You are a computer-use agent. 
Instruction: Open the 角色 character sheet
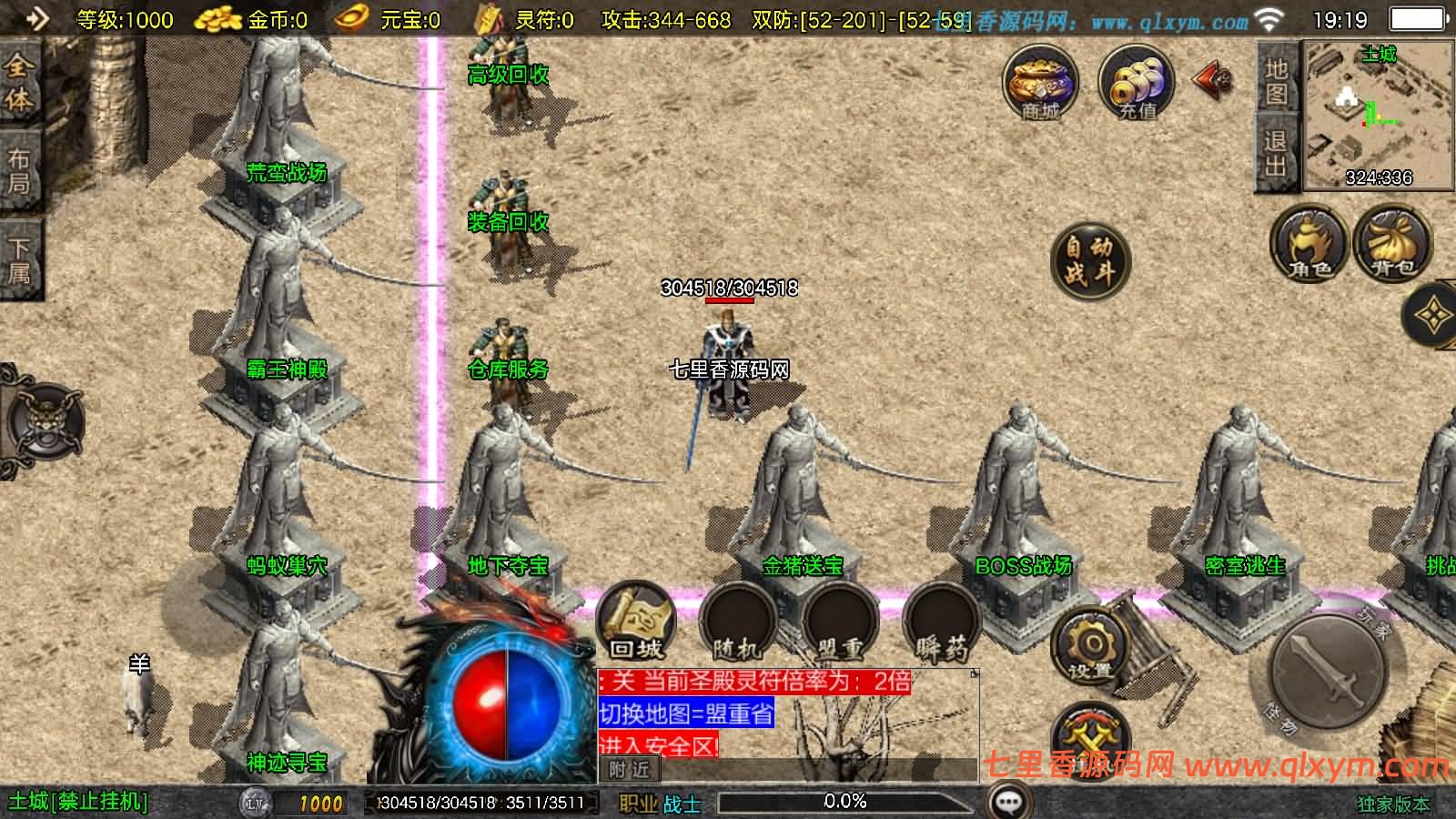coord(1309,242)
